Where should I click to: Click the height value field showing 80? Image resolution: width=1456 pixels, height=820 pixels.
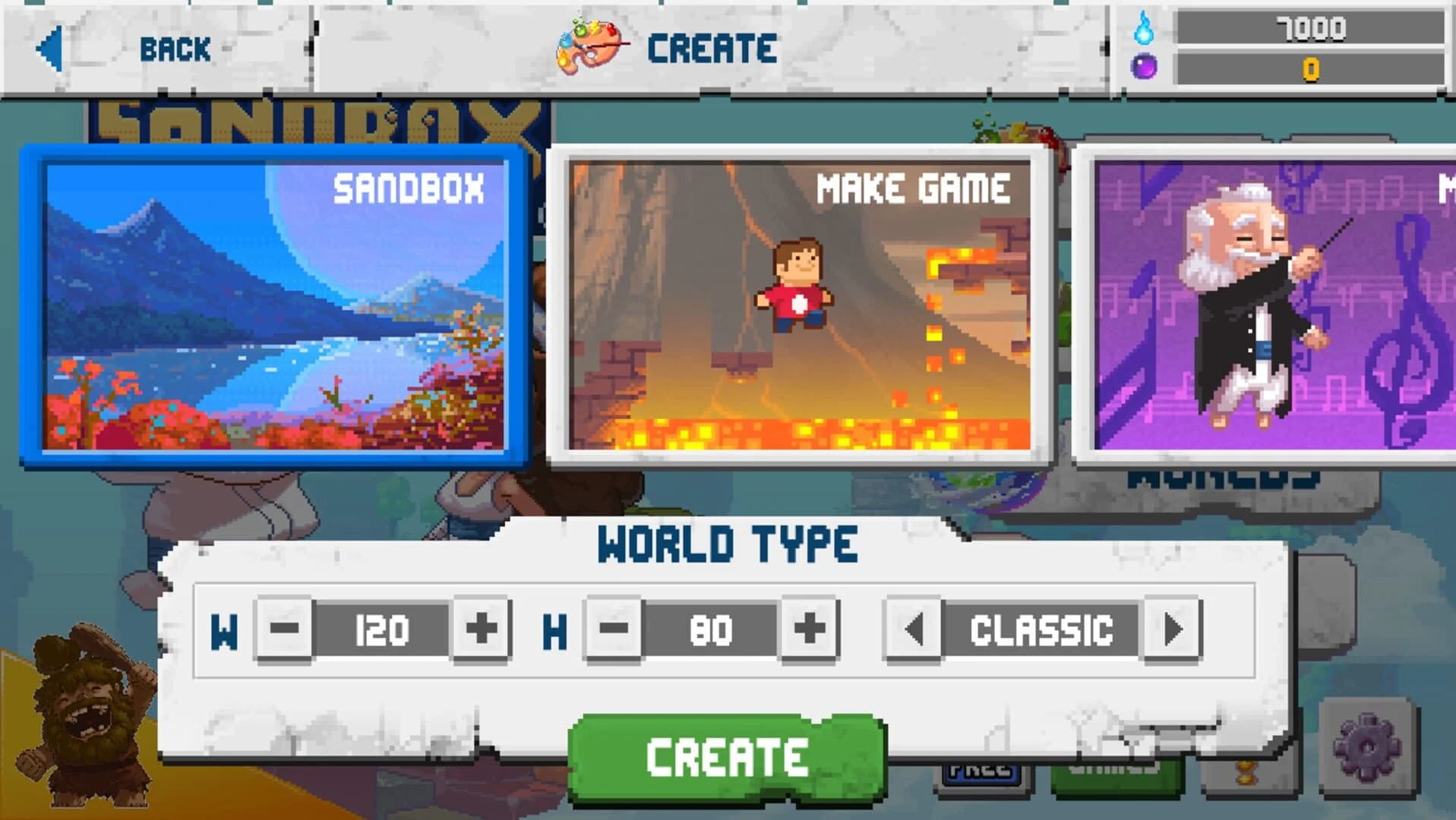[710, 629]
